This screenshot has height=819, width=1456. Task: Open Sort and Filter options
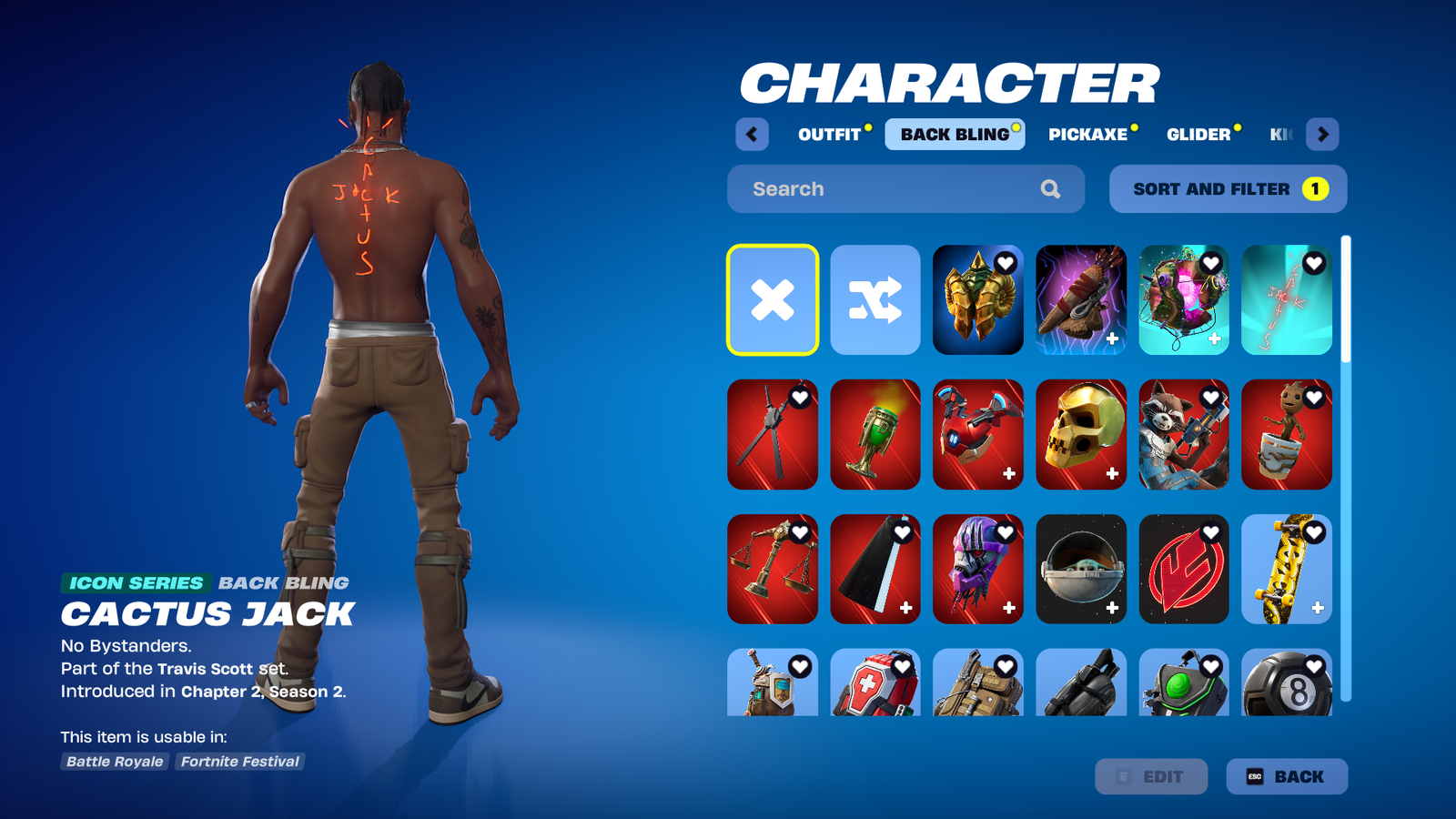[x=1228, y=189]
